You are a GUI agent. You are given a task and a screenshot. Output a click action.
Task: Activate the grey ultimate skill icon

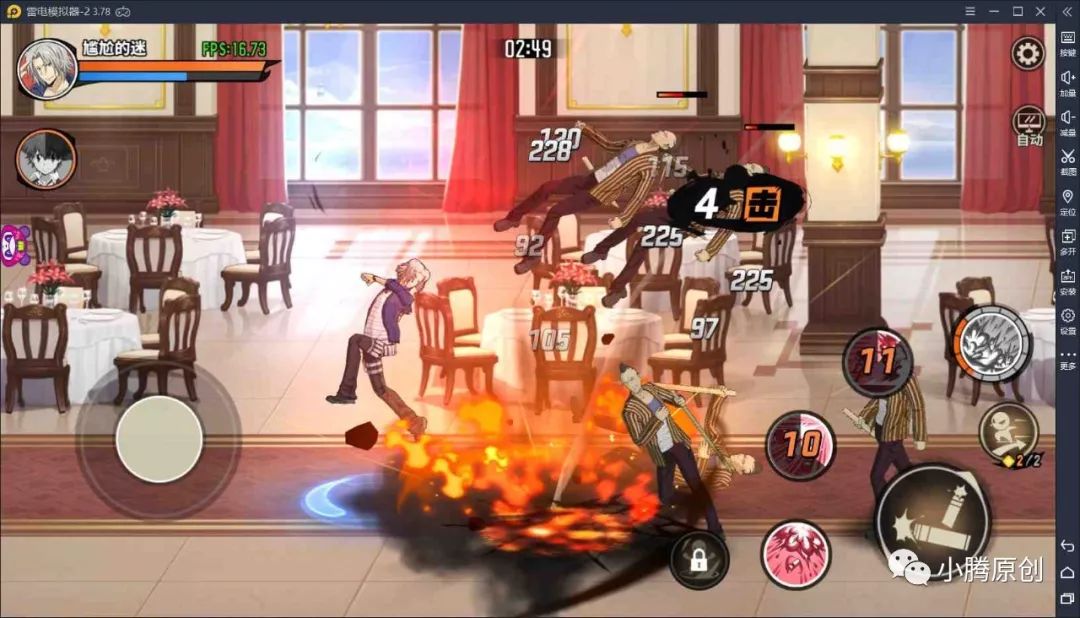click(991, 344)
